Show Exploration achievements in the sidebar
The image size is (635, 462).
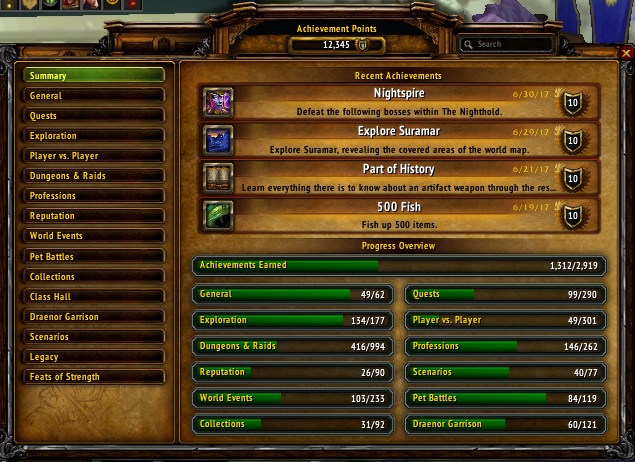[x=94, y=136]
